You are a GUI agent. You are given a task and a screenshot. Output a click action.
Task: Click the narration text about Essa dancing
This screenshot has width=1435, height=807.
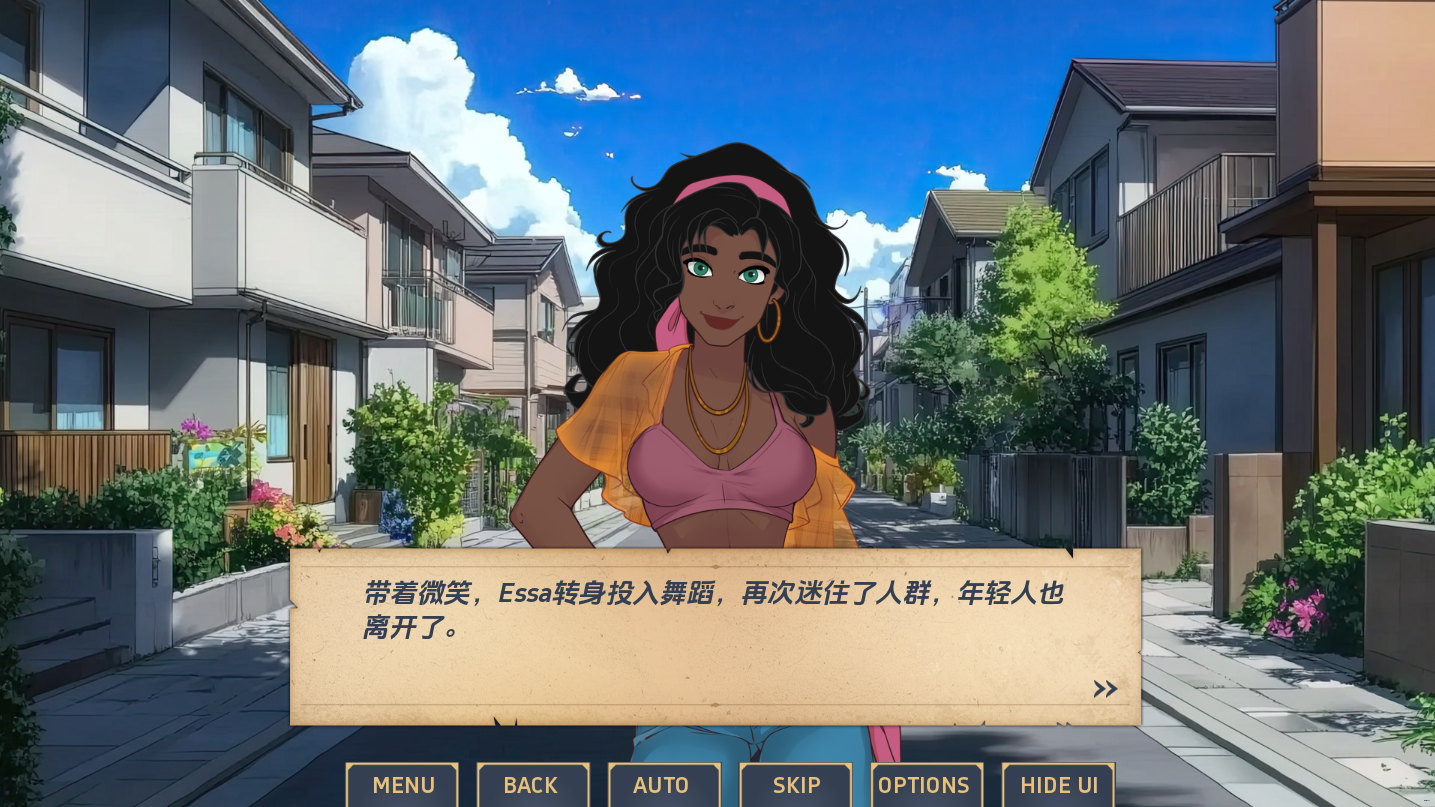(713, 608)
